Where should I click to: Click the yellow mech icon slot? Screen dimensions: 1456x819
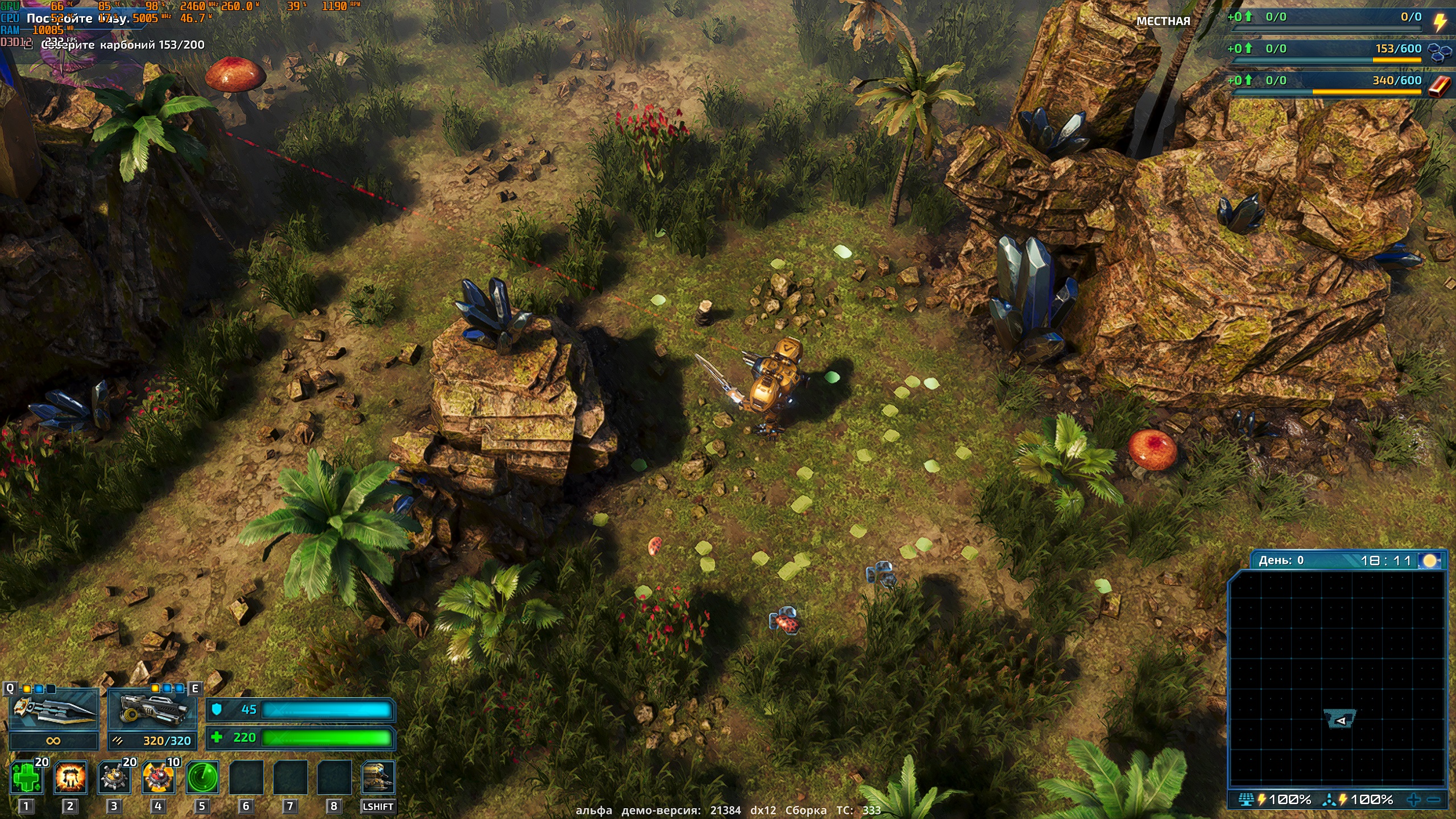(x=378, y=778)
